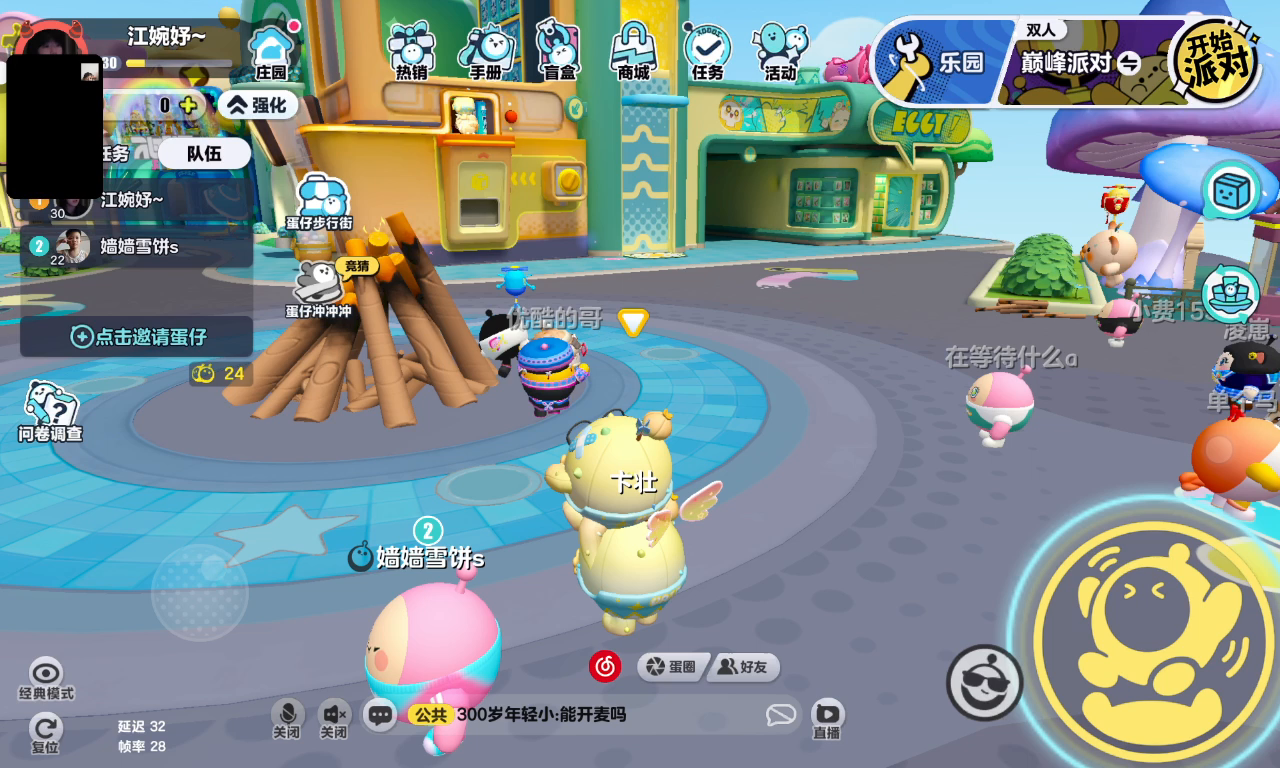Open the 盲盒 blind box menu
The width and height of the screenshot is (1280, 768).
coord(559,50)
